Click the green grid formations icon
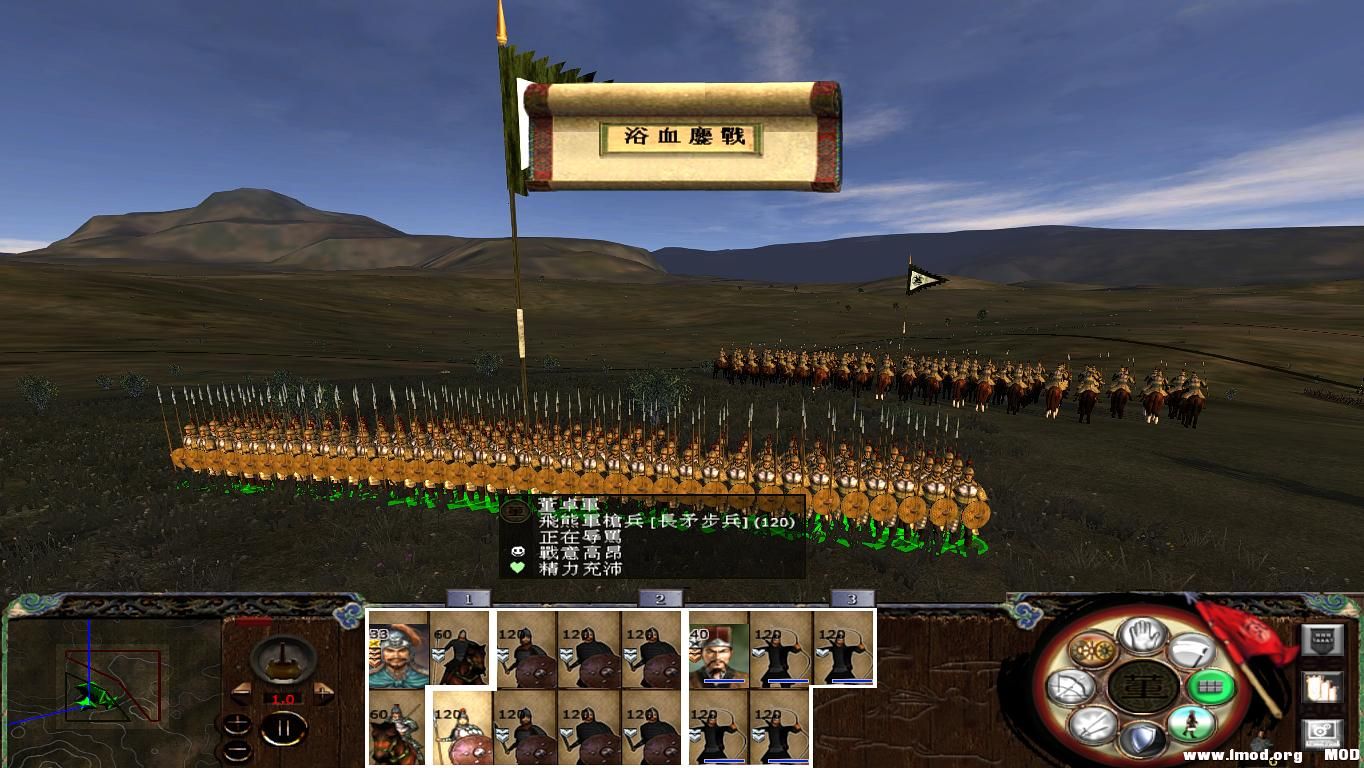 pos(1211,688)
